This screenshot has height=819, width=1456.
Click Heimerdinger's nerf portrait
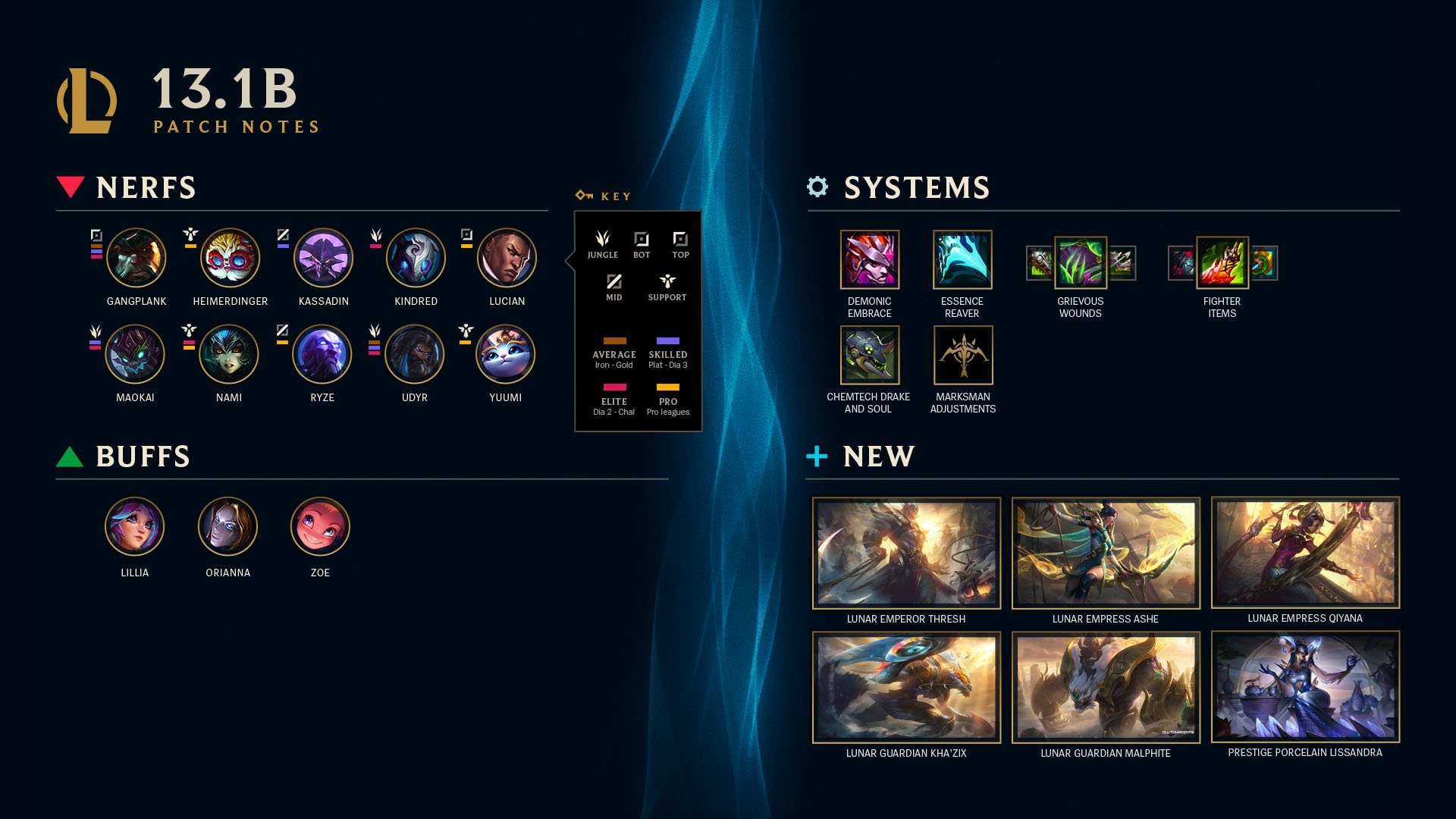click(x=230, y=258)
